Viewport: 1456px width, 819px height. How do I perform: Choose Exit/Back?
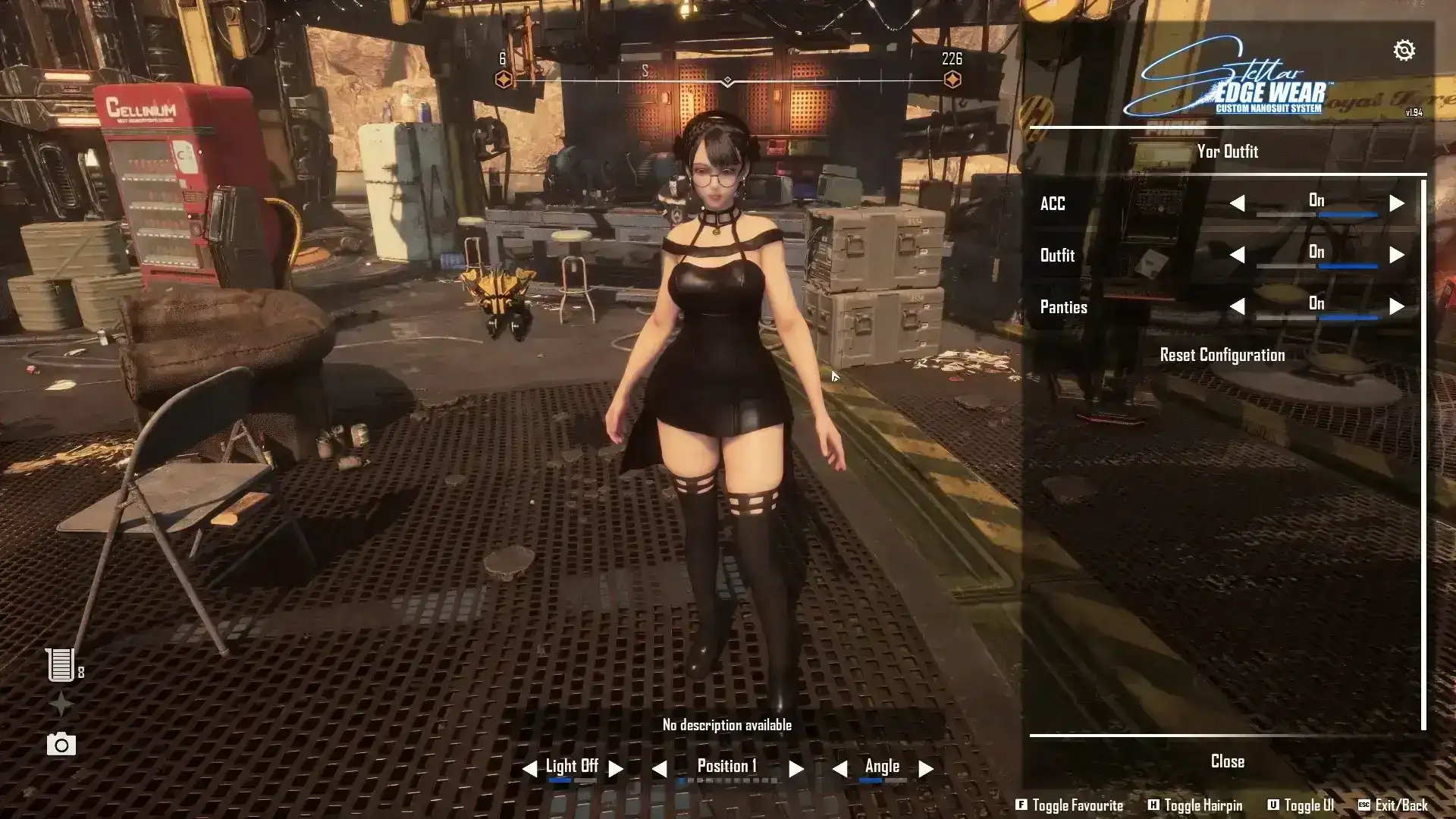(1392, 805)
